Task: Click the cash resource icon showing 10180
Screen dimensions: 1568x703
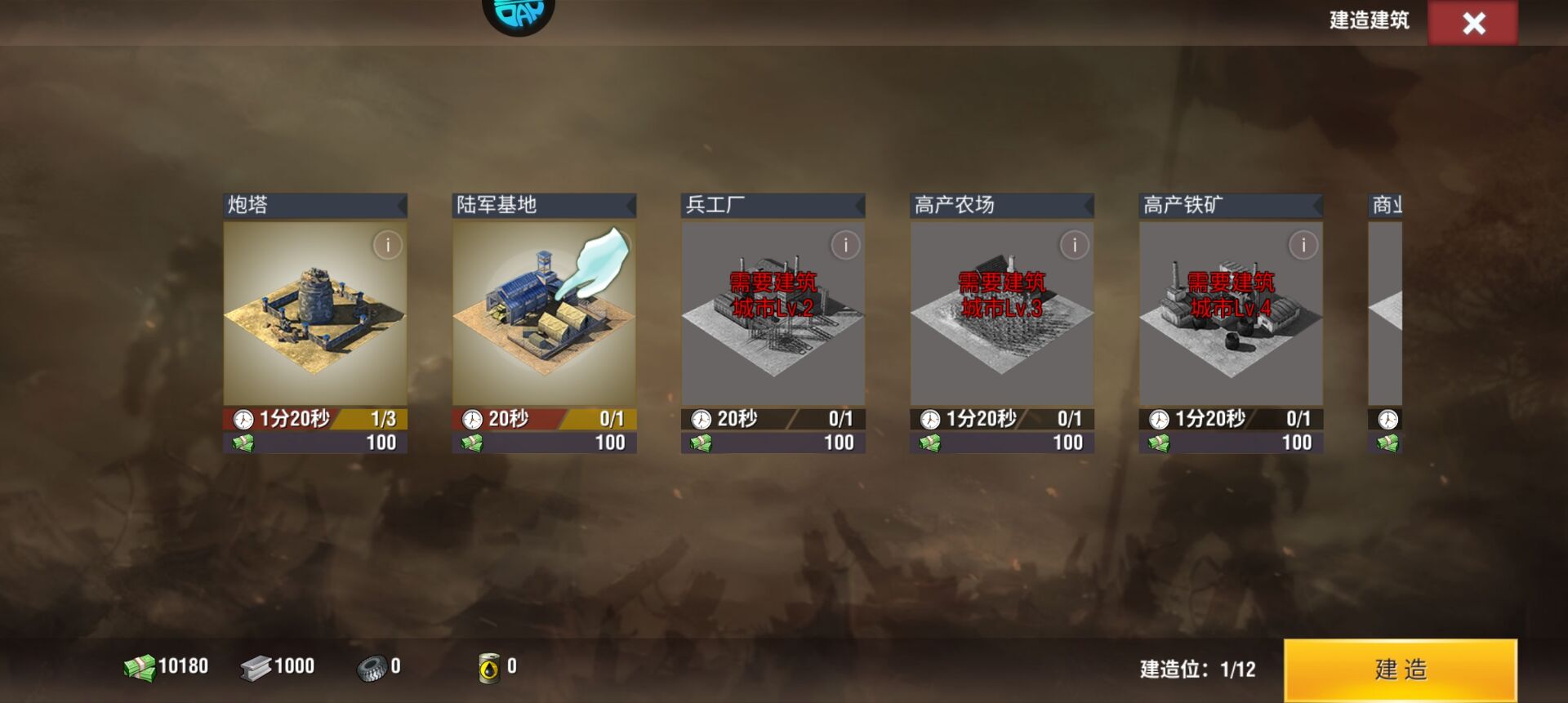Action: coord(139,666)
